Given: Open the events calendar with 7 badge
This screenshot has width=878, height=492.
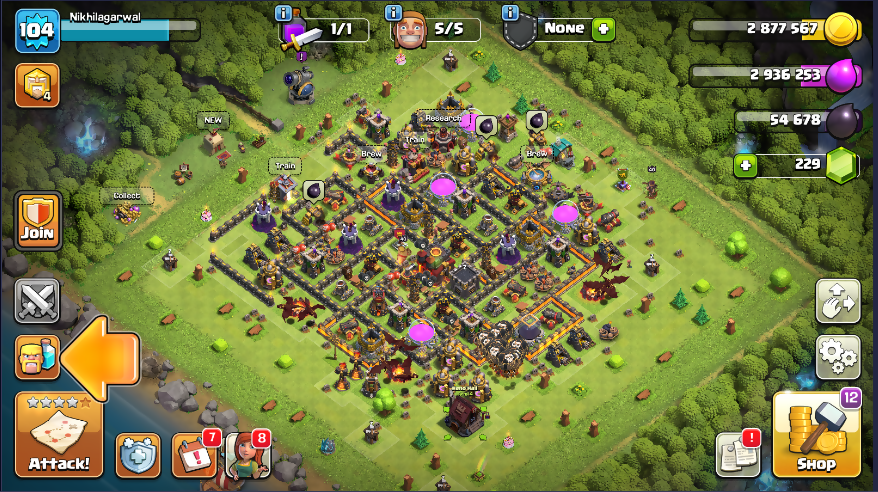Looking at the screenshot, I should click(x=193, y=455).
